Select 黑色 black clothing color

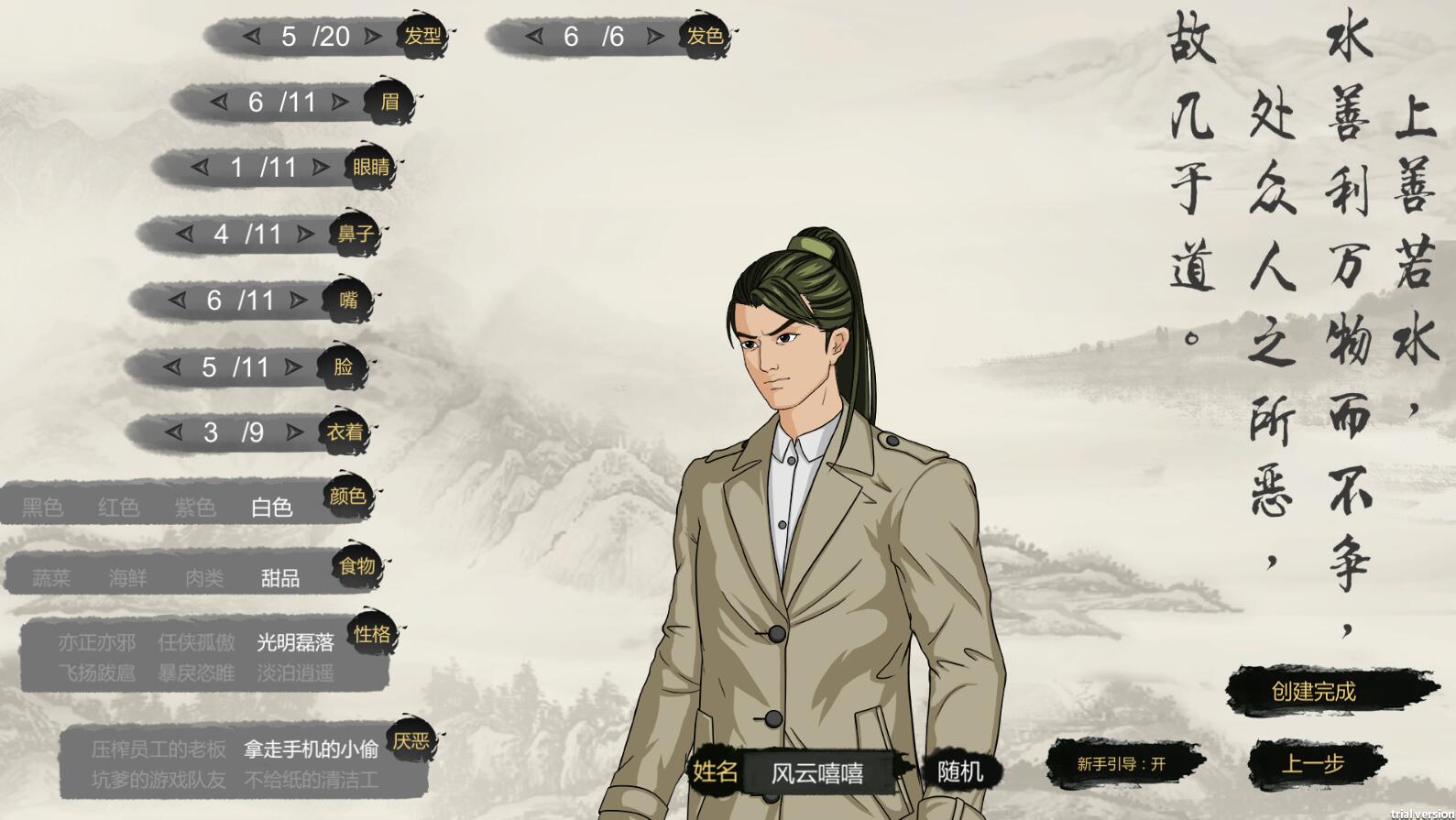tap(41, 507)
